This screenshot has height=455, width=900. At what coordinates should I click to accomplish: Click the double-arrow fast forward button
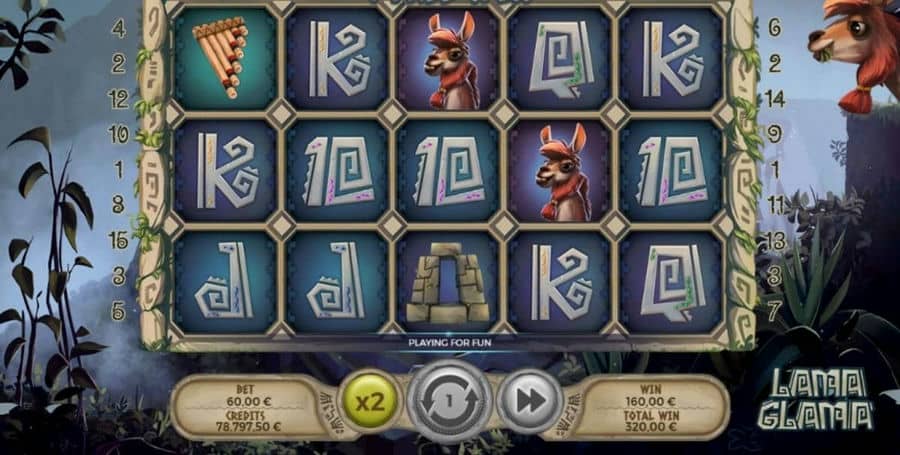pos(527,401)
